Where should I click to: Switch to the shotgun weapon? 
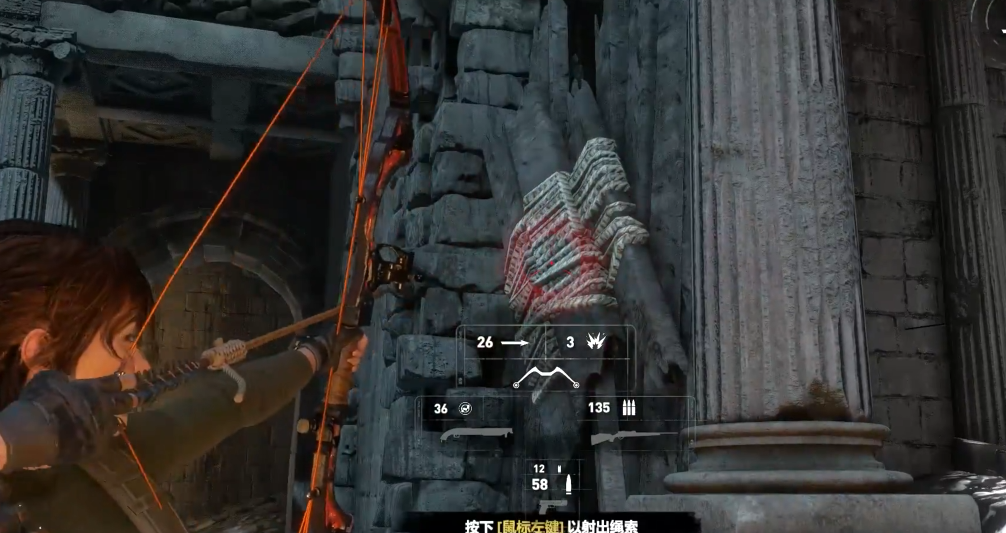(x=475, y=435)
